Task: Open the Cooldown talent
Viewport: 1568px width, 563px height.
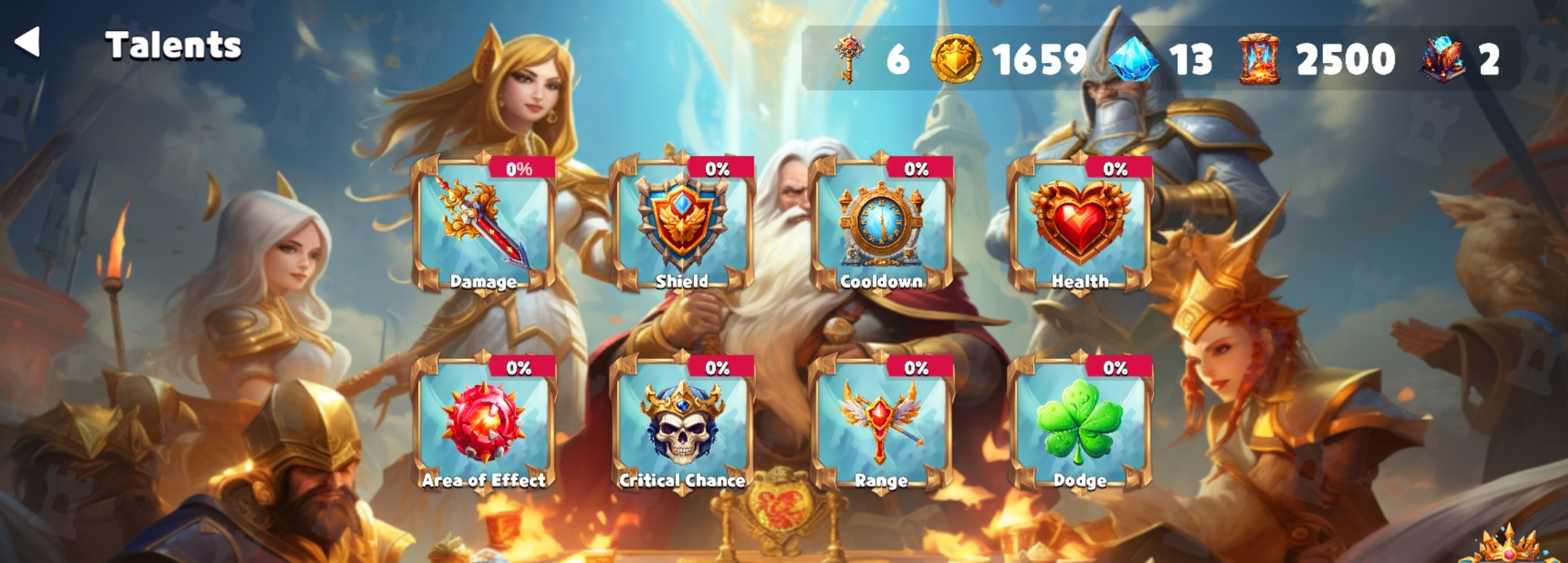Action: pyautogui.click(x=881, y=224)
